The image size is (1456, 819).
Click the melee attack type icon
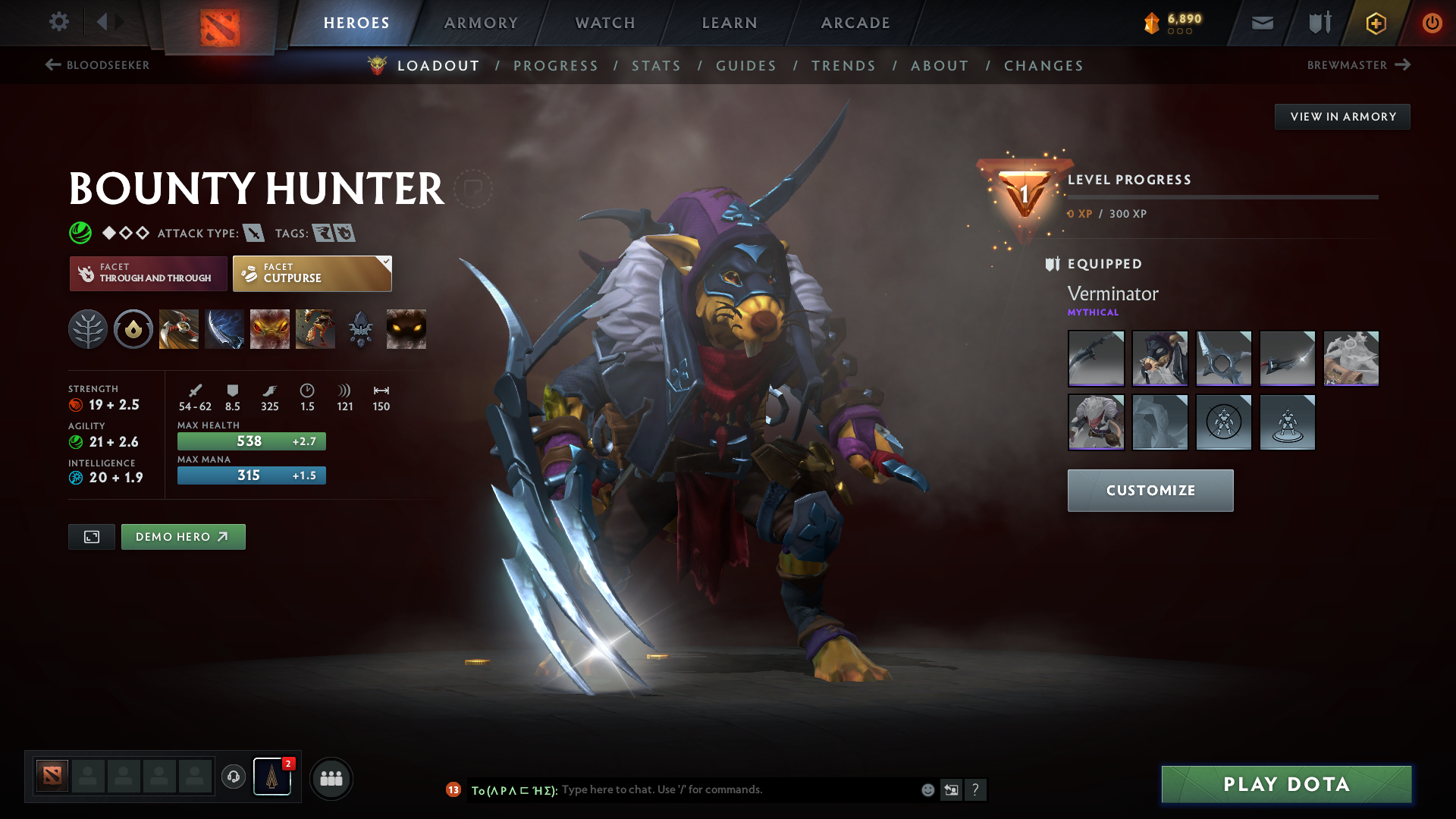click(x=256, y=234)
